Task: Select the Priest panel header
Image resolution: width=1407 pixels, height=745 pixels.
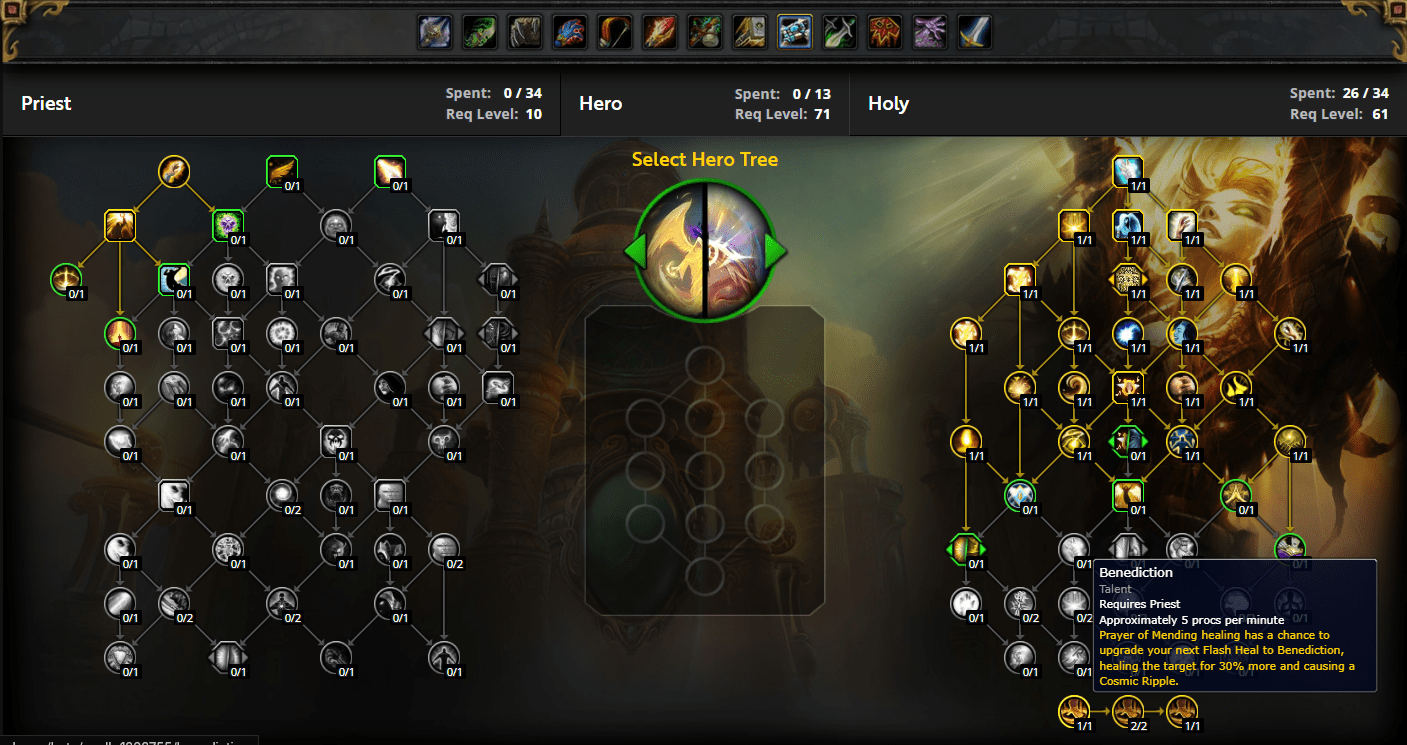Action: [44, 103]
